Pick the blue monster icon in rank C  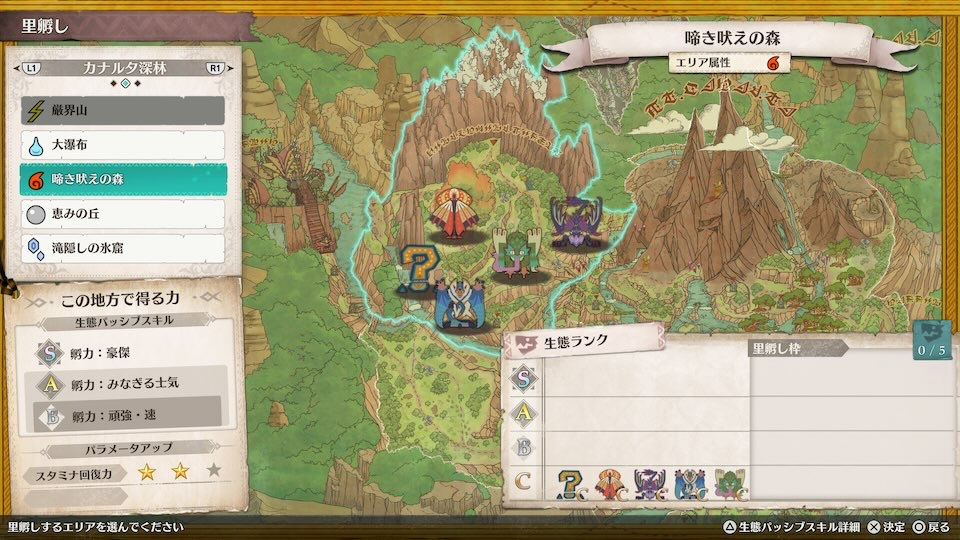point(689,484)
